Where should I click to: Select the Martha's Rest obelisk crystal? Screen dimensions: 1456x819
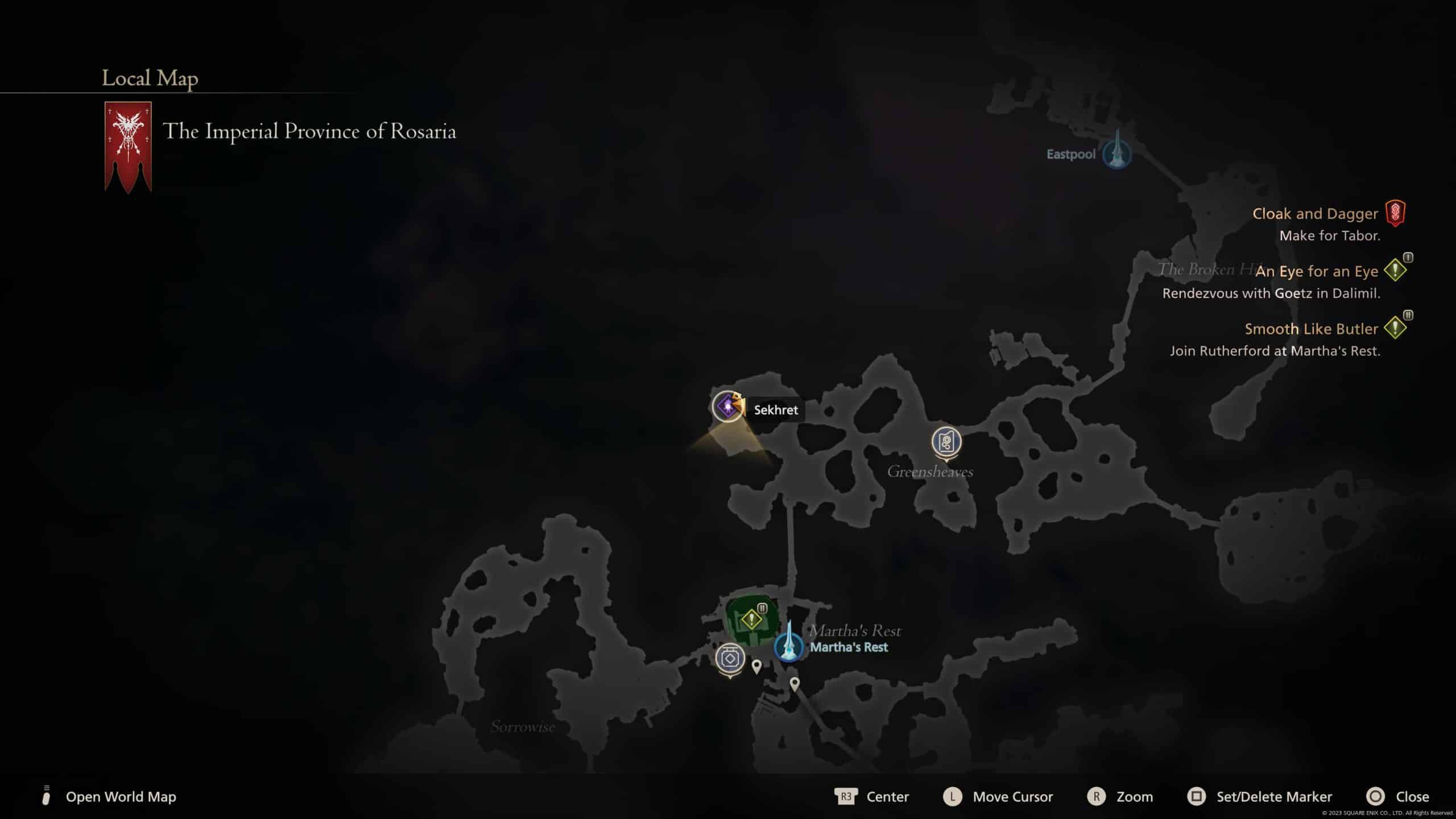coord(788,644)
